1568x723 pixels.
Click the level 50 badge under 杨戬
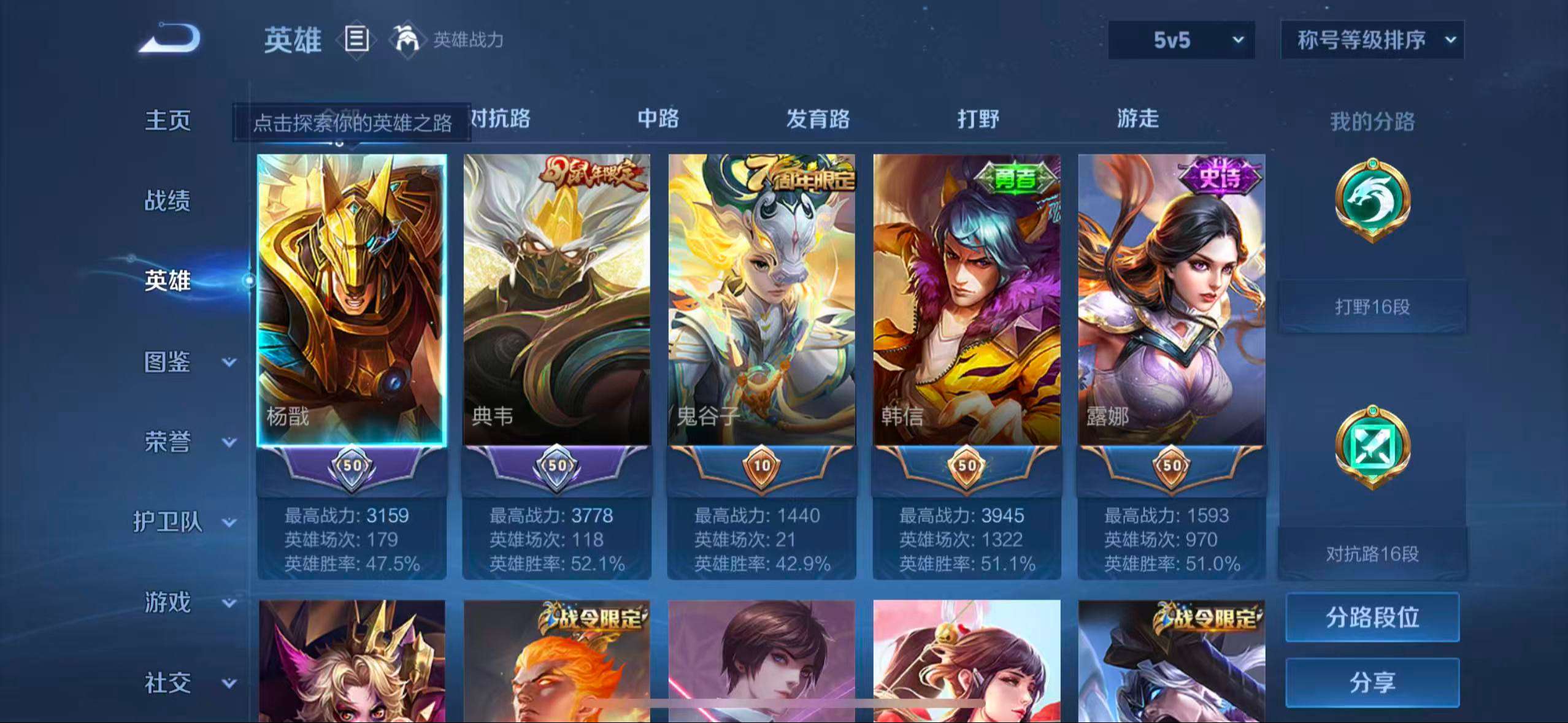(x=352, y=465)
